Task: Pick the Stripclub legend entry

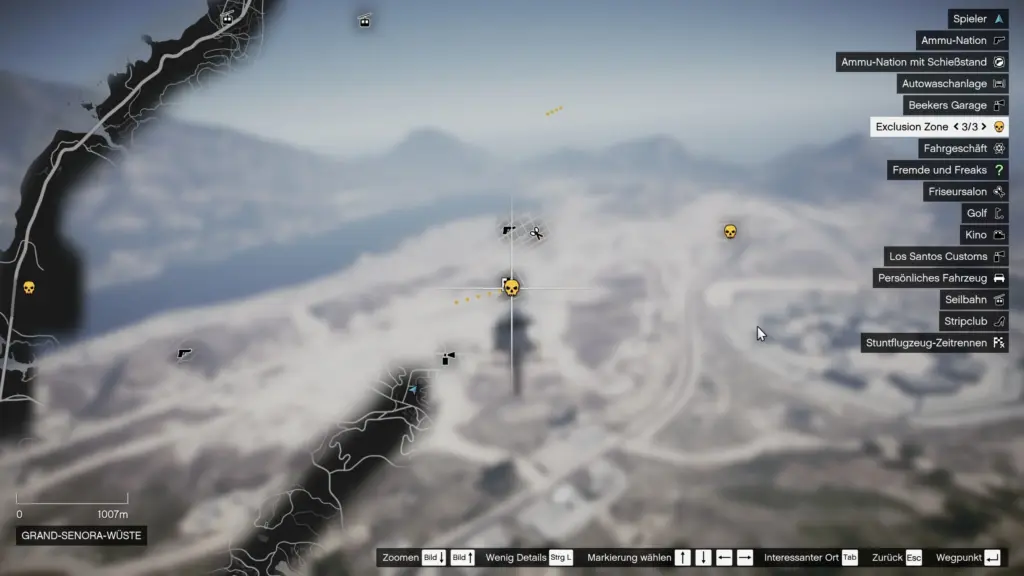Action: [x=974, y=321]
